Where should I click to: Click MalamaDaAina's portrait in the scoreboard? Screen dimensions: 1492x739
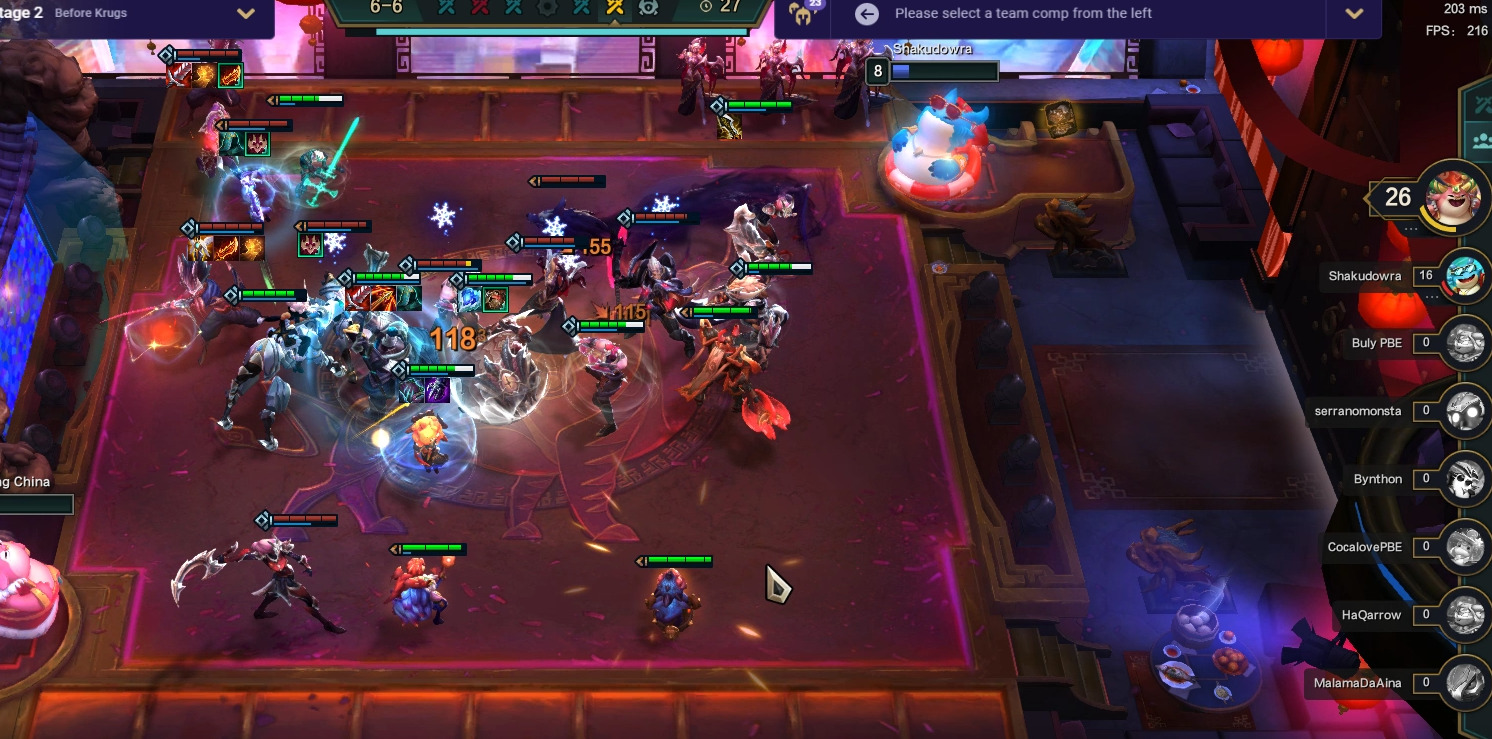click(x=1465, y=683)
